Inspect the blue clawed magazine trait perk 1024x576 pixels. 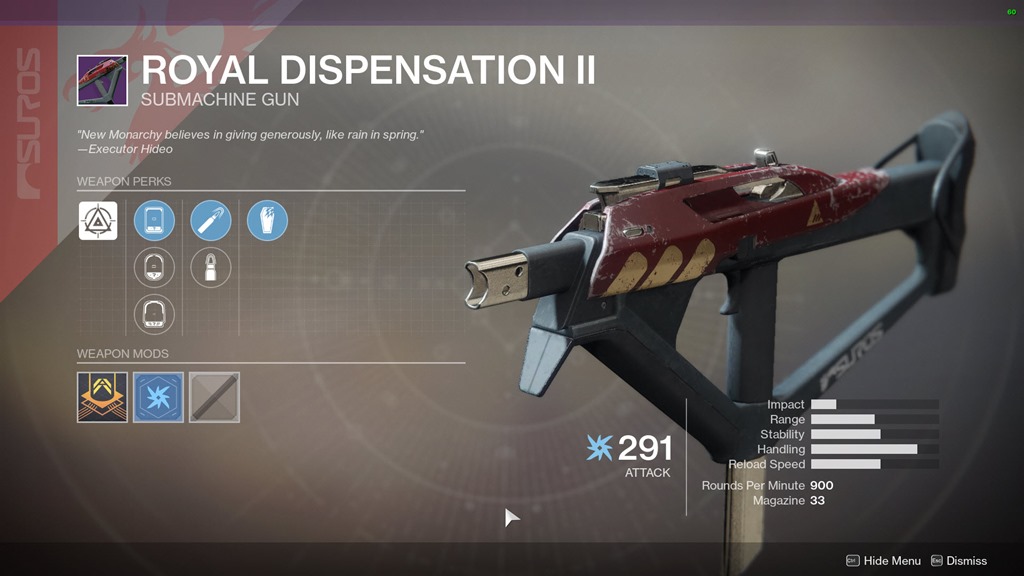pos(267,221)
